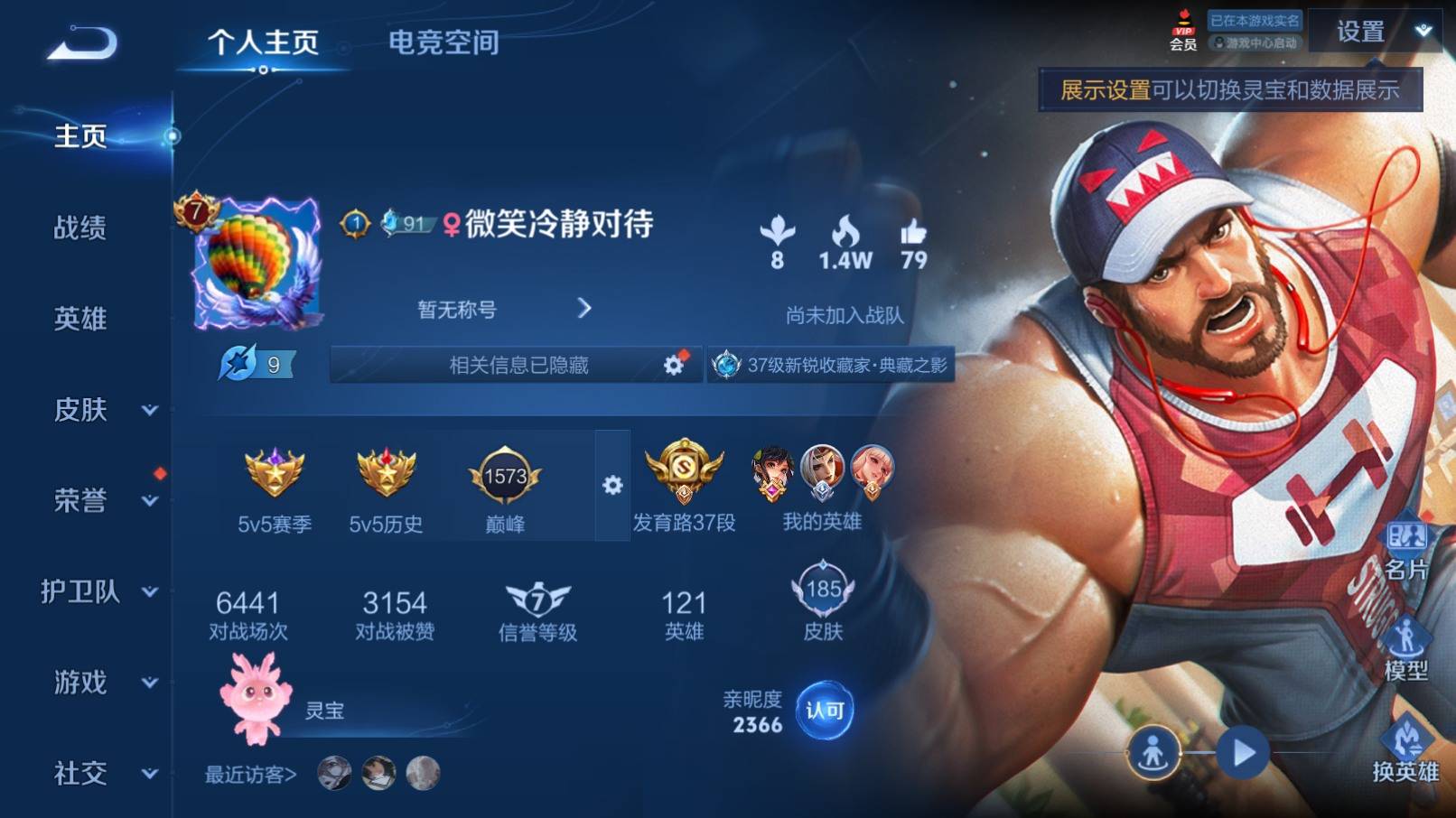Open the 最近访客 visitor list

click(x=251, y=775)
